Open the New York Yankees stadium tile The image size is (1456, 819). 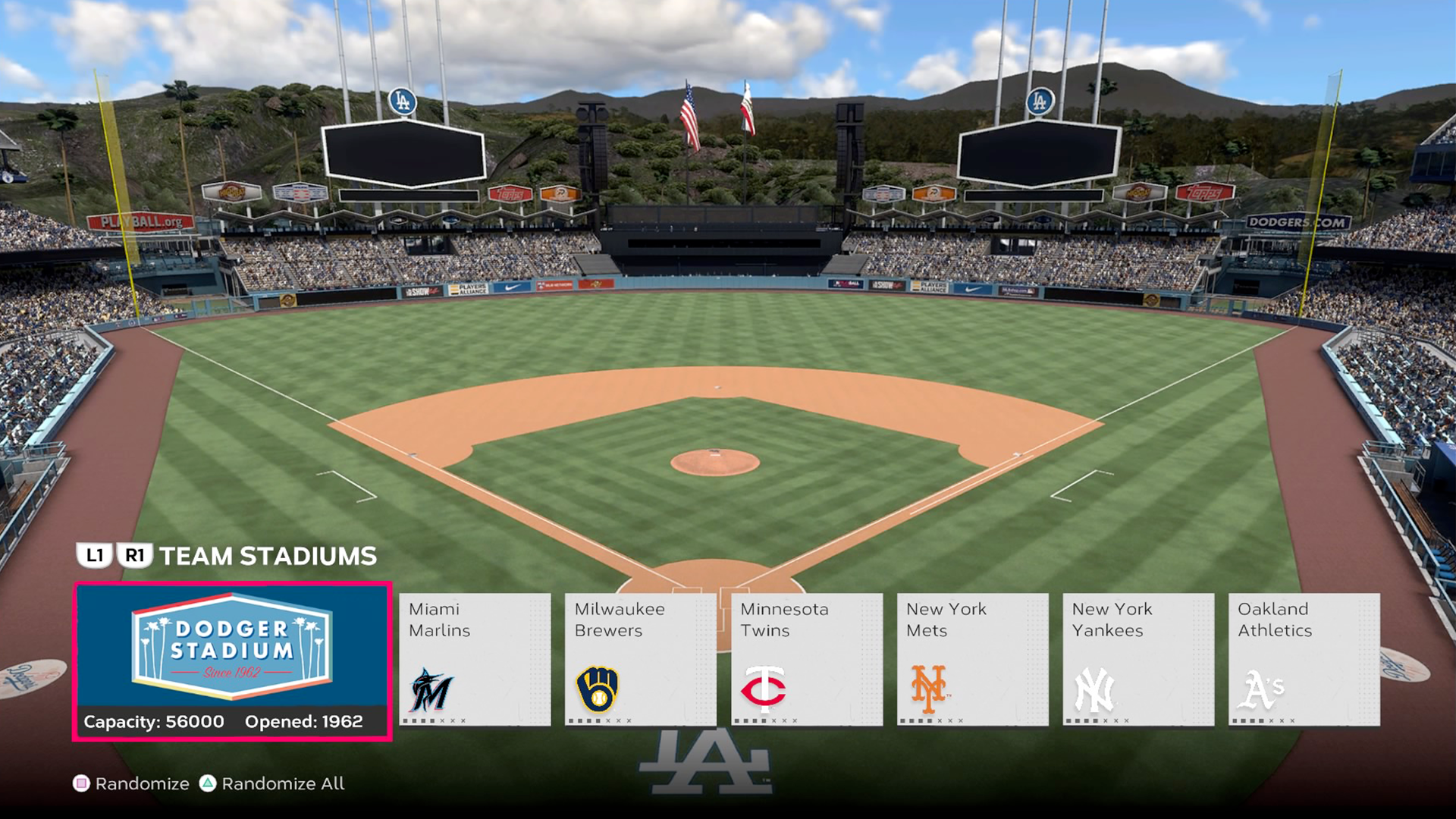click(1137, 659)
